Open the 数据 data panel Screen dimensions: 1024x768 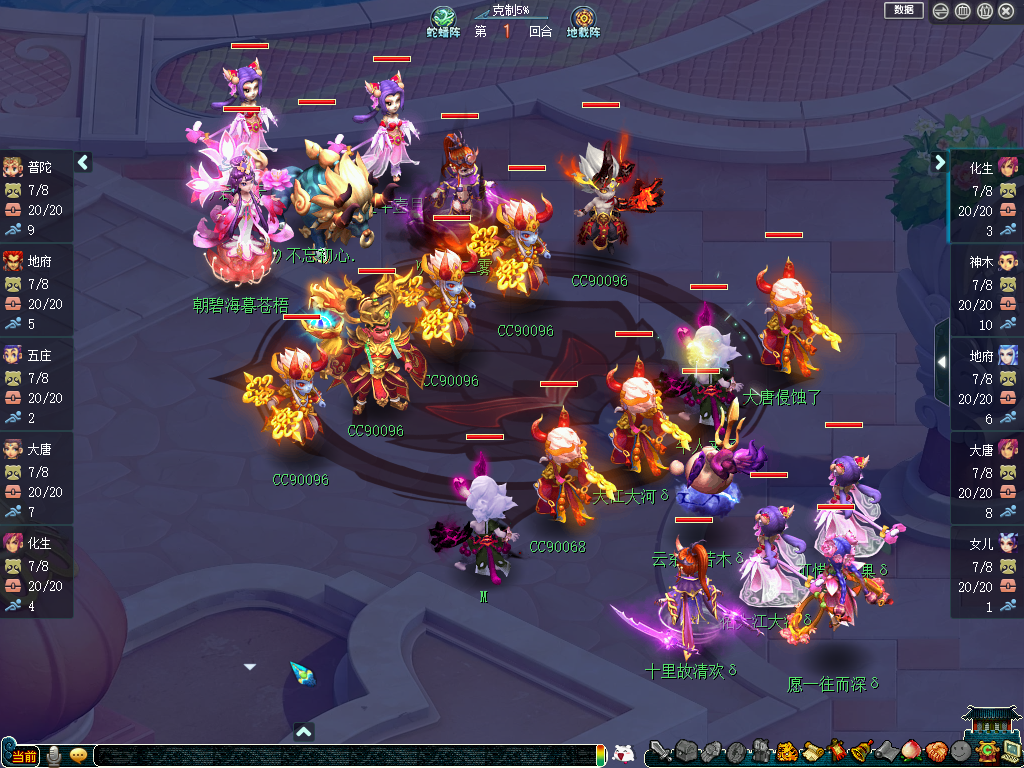[x=903, y=10]
